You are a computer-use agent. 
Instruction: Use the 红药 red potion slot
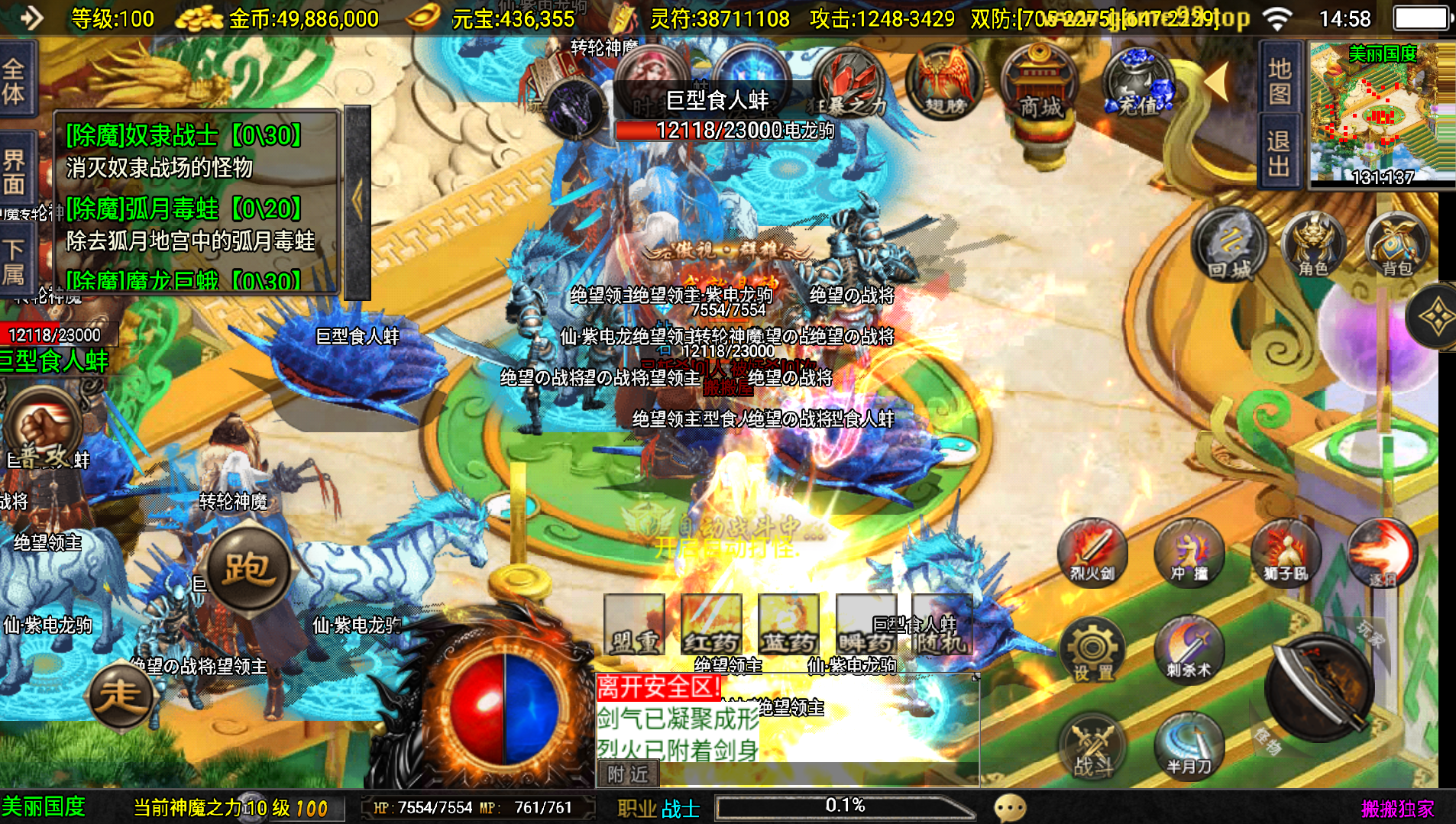click(711, 625)
